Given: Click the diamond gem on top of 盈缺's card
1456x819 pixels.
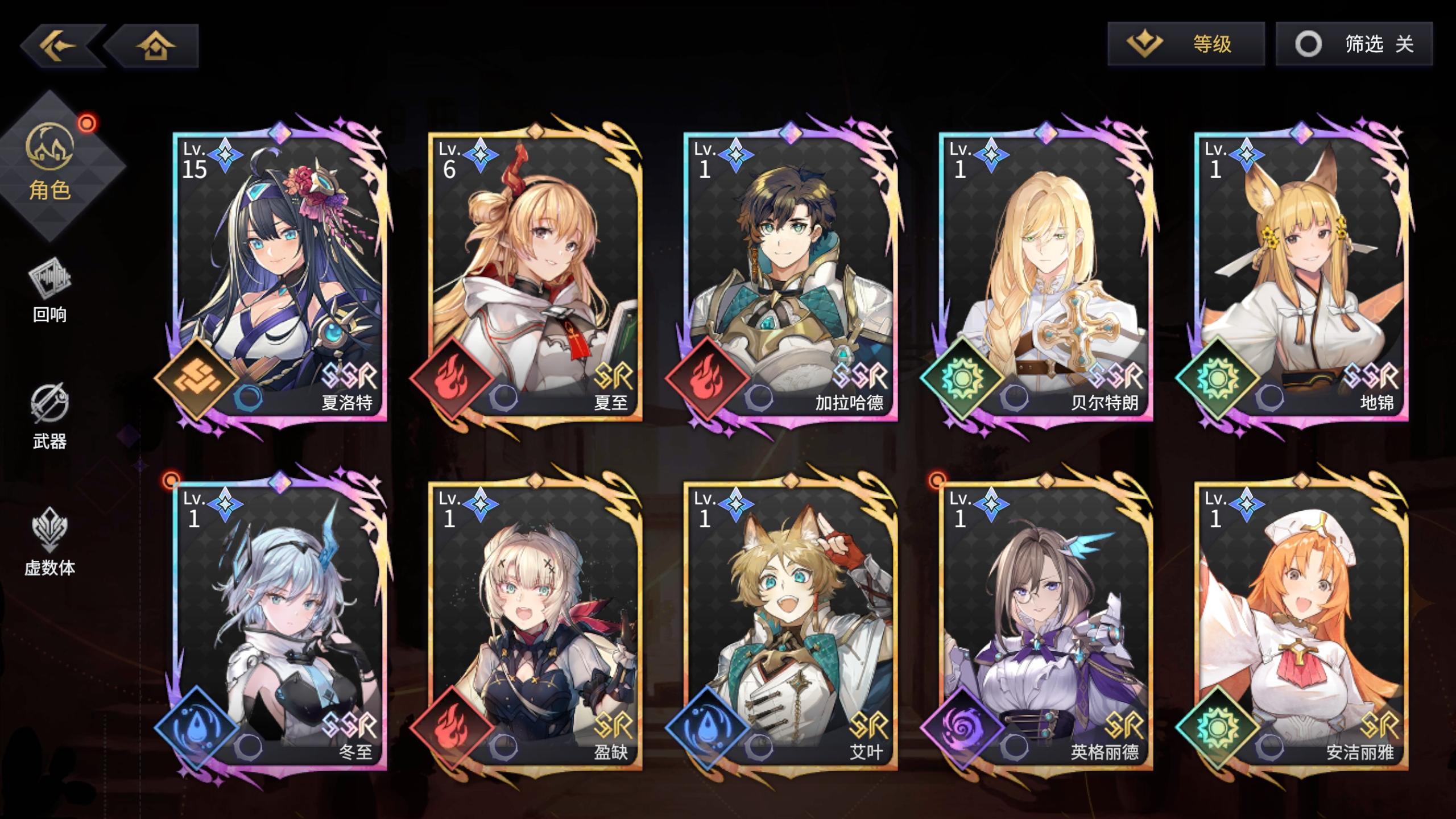Looking at the screenshot, I should 535,481.
